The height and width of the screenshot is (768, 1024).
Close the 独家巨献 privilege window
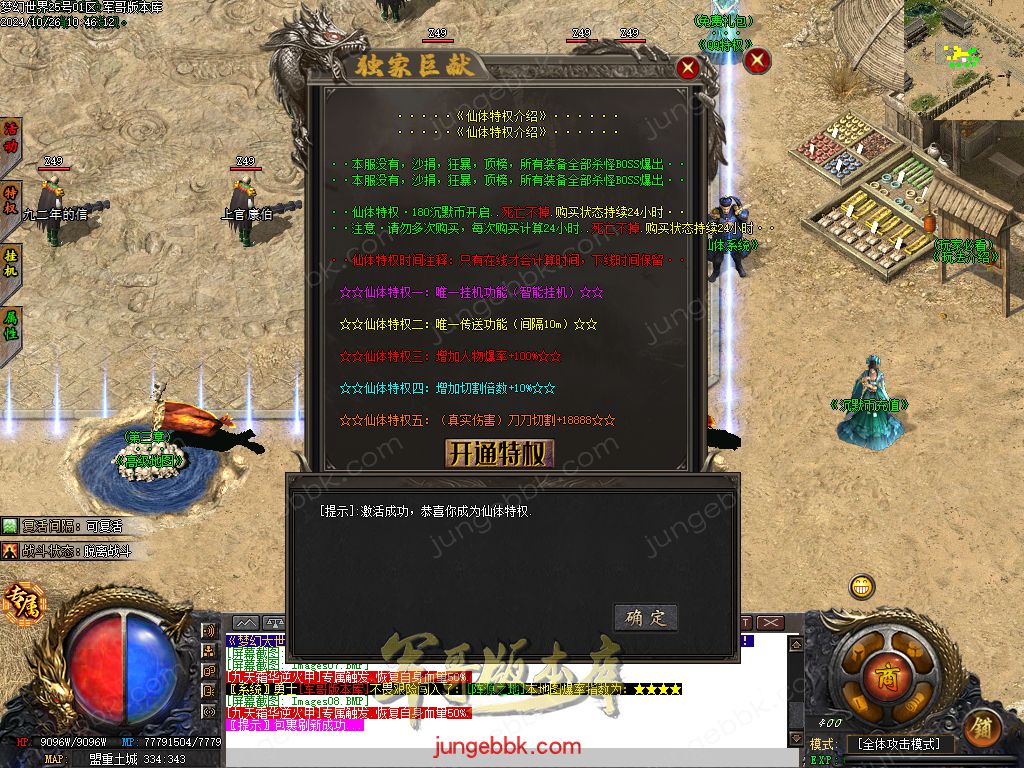tap(687, 68)
